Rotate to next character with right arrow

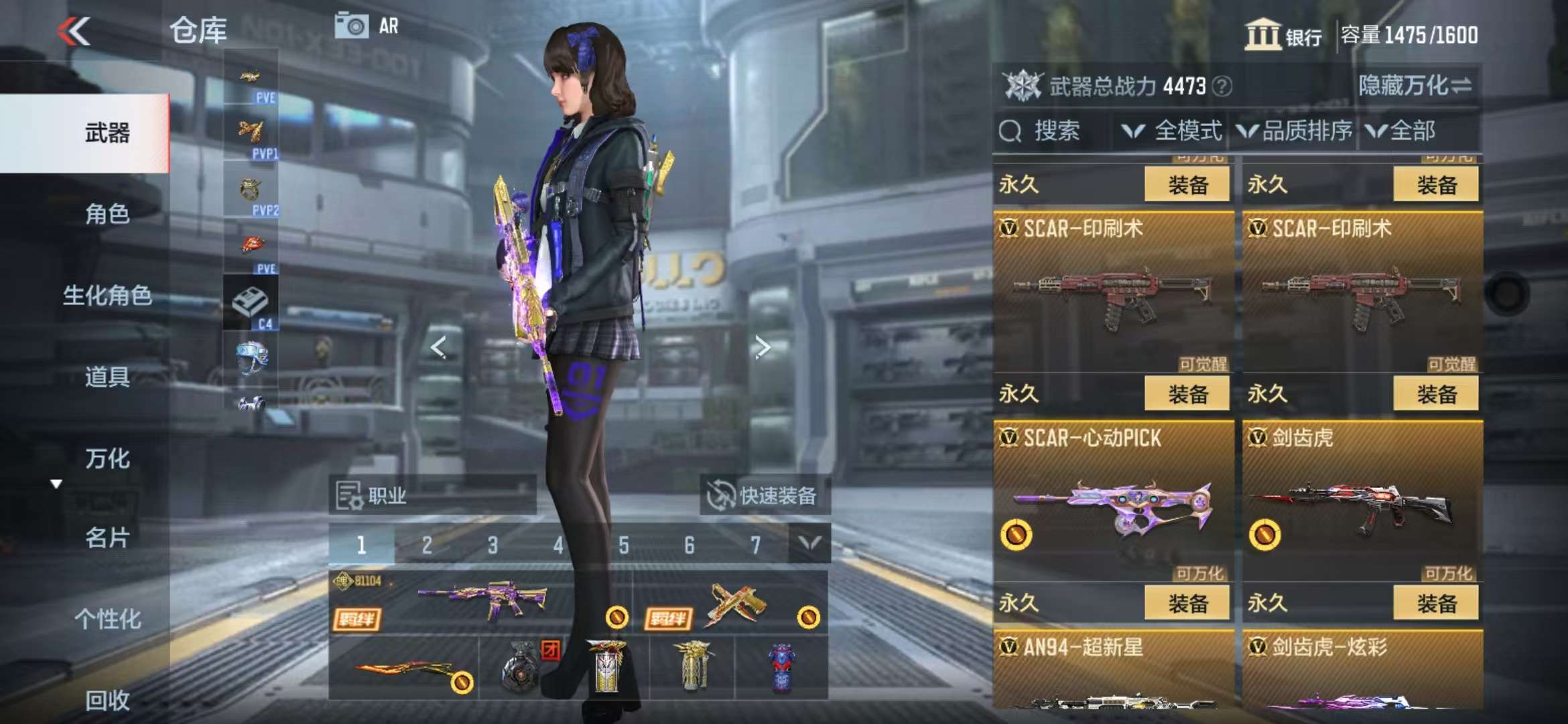point(762,347)
